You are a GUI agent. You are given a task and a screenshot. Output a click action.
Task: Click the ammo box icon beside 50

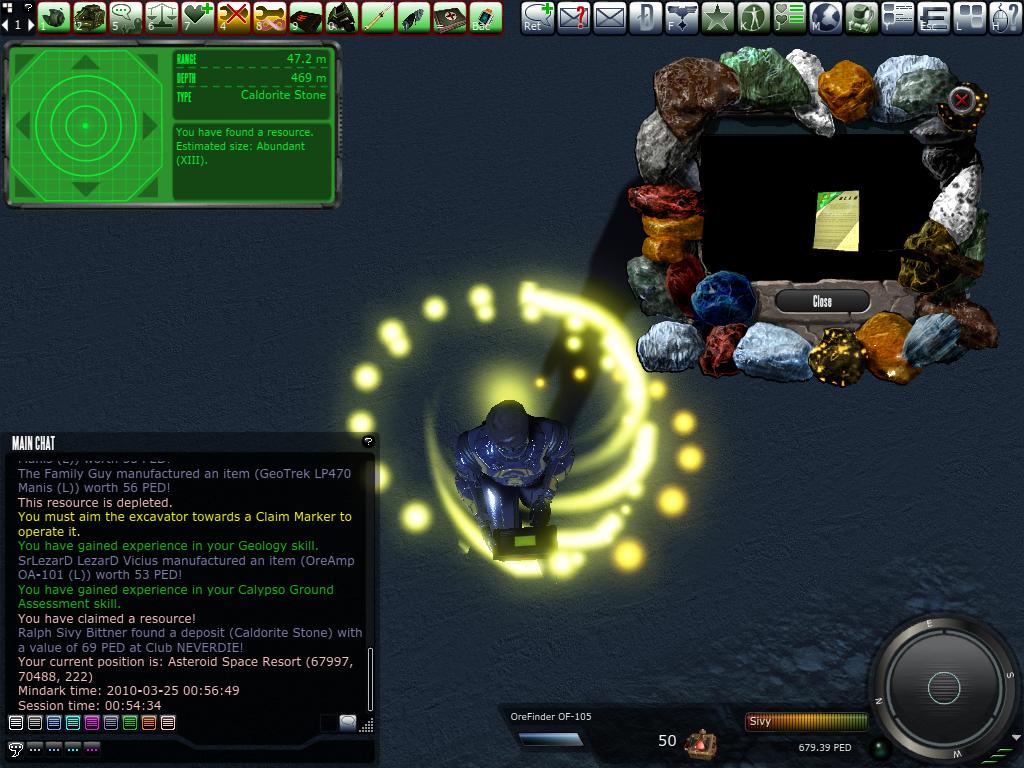(700, 742)
